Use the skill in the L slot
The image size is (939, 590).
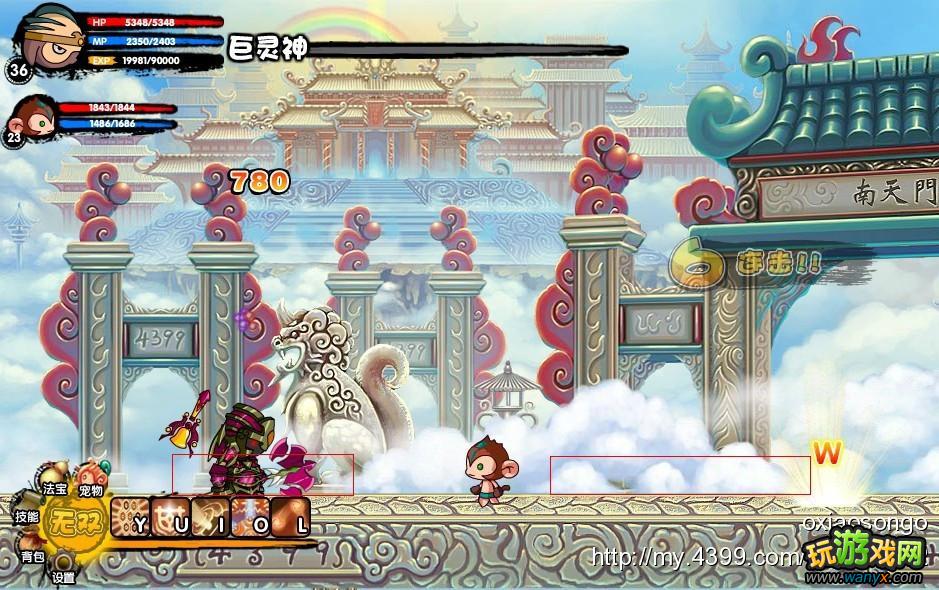pyautogui.click(x=291, y=519)
